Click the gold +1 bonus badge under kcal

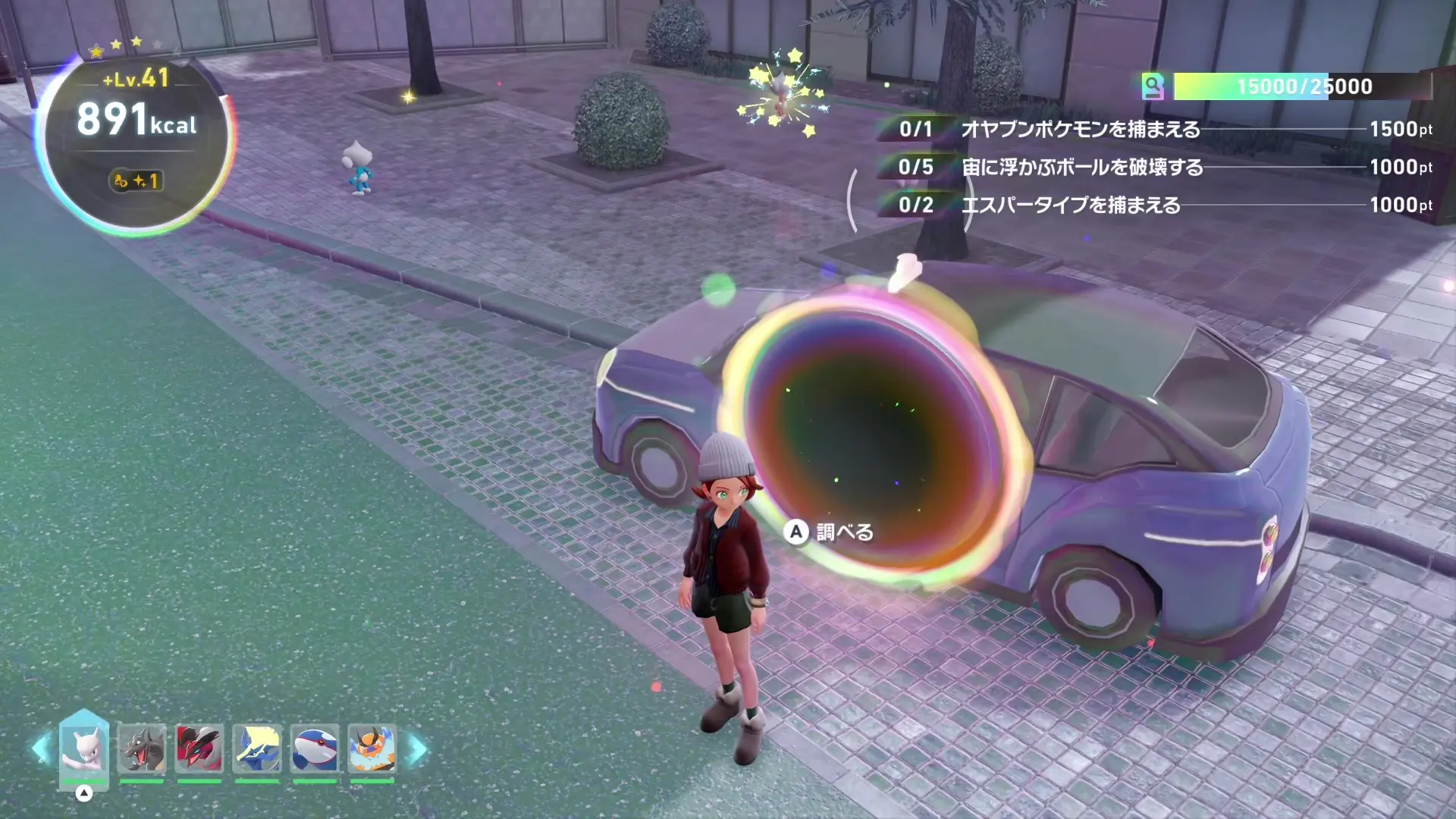(136, 181)
